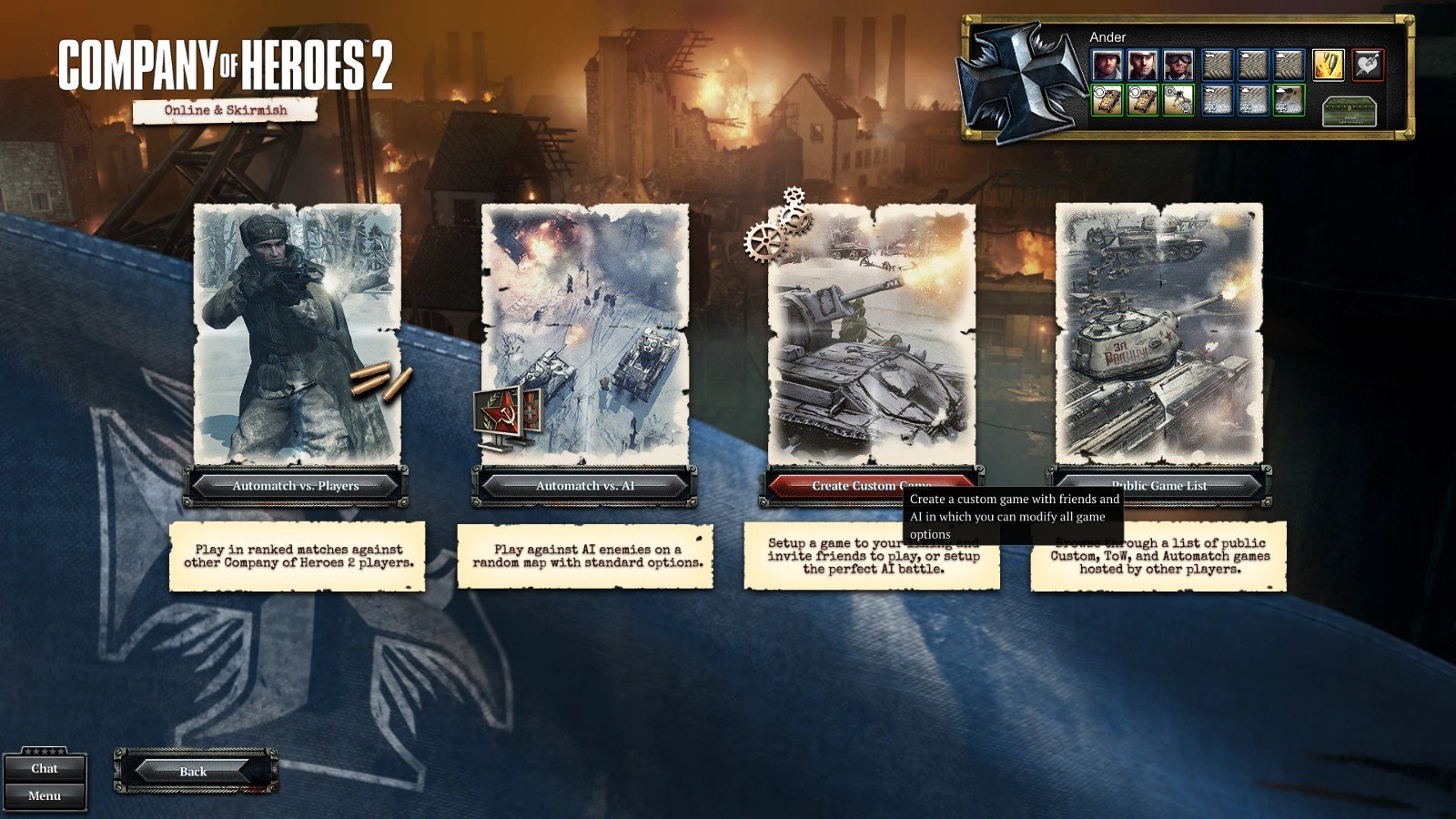Browse the Public Game List
1456x819 pixels.
[x=1159, y=485]
